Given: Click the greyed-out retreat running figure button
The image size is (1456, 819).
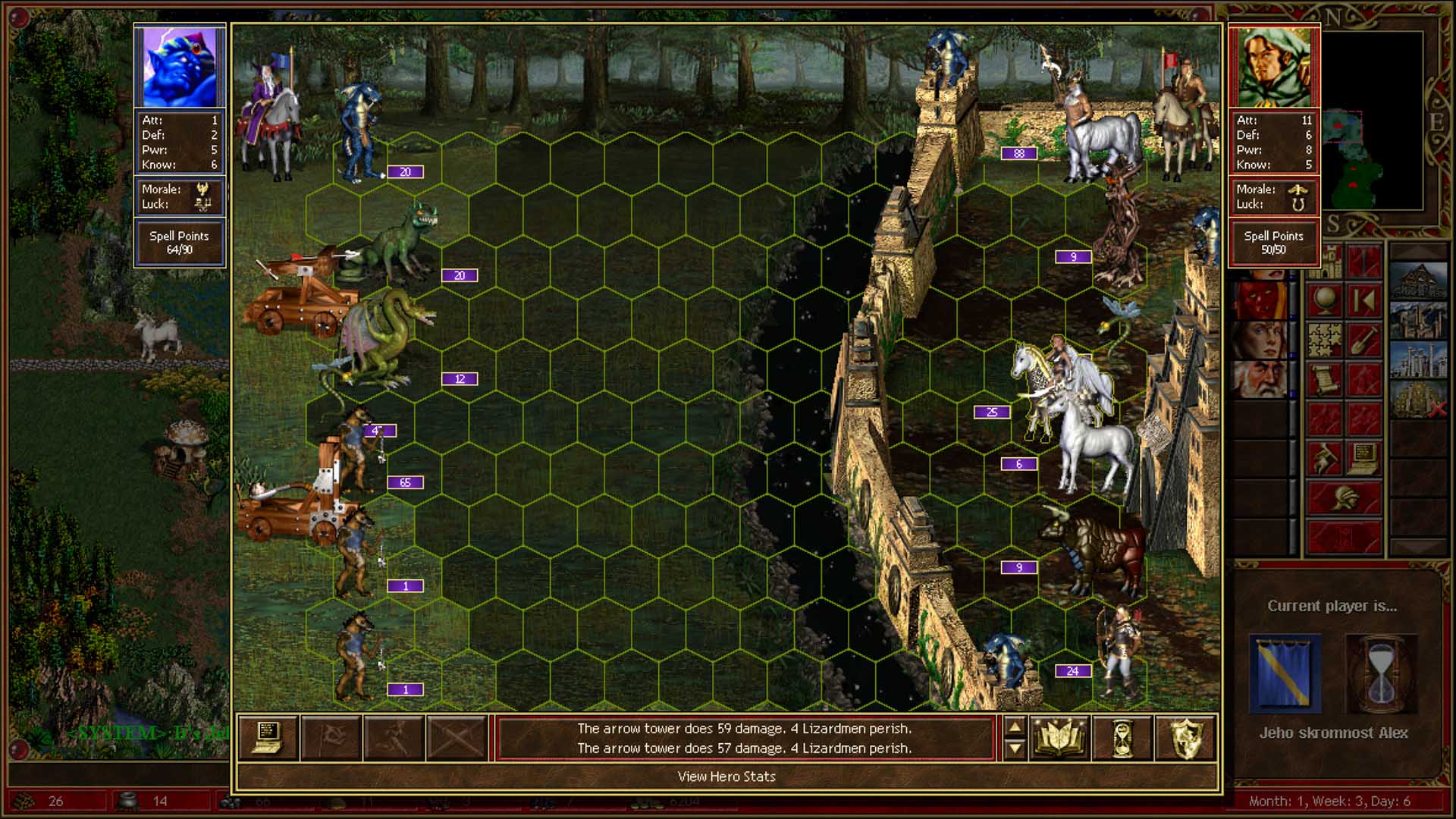Looking at the screenshot, I should pyautogui.click(x=394, y=737).
